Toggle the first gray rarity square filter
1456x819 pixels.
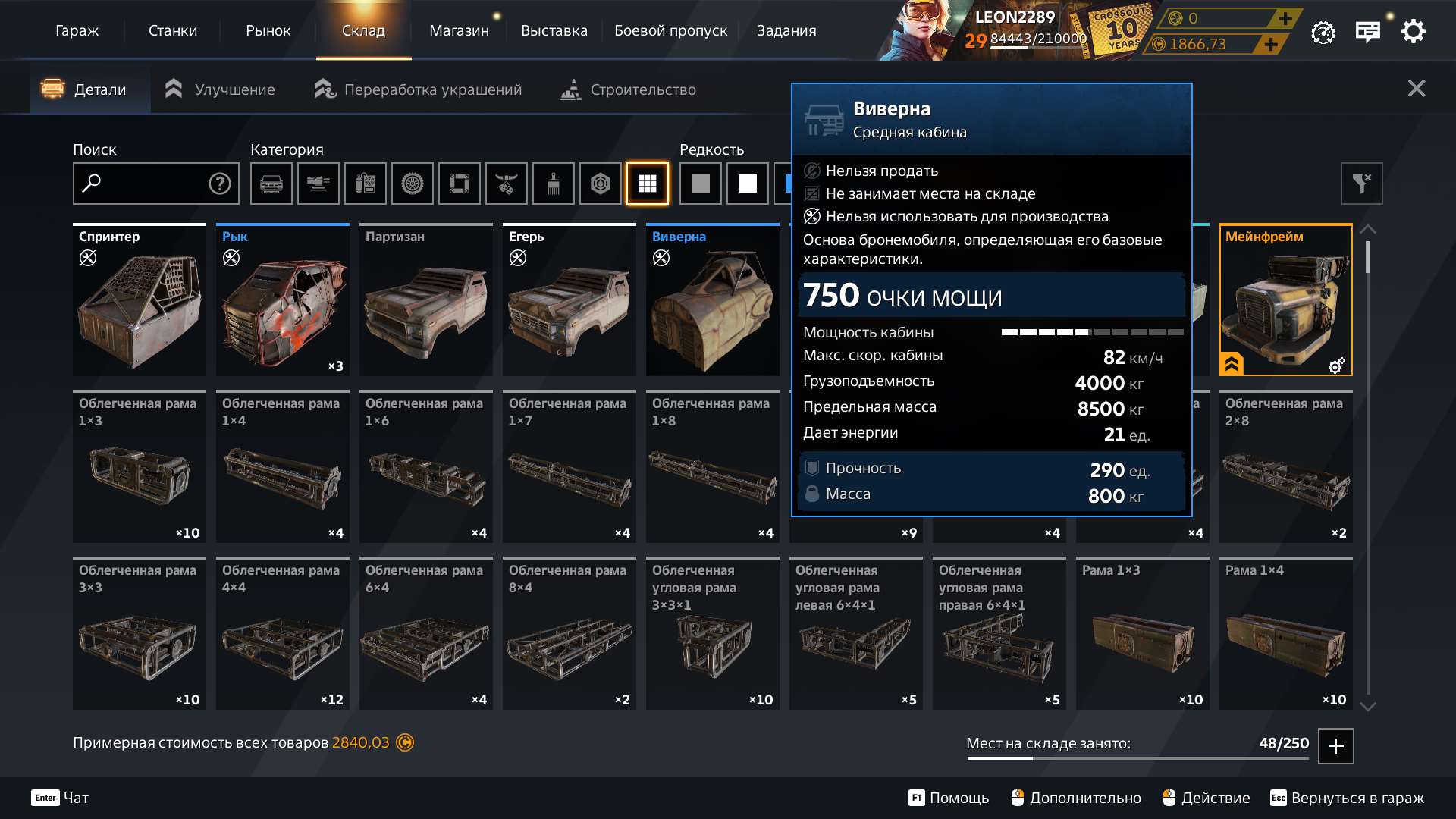[x=700, y=184]
